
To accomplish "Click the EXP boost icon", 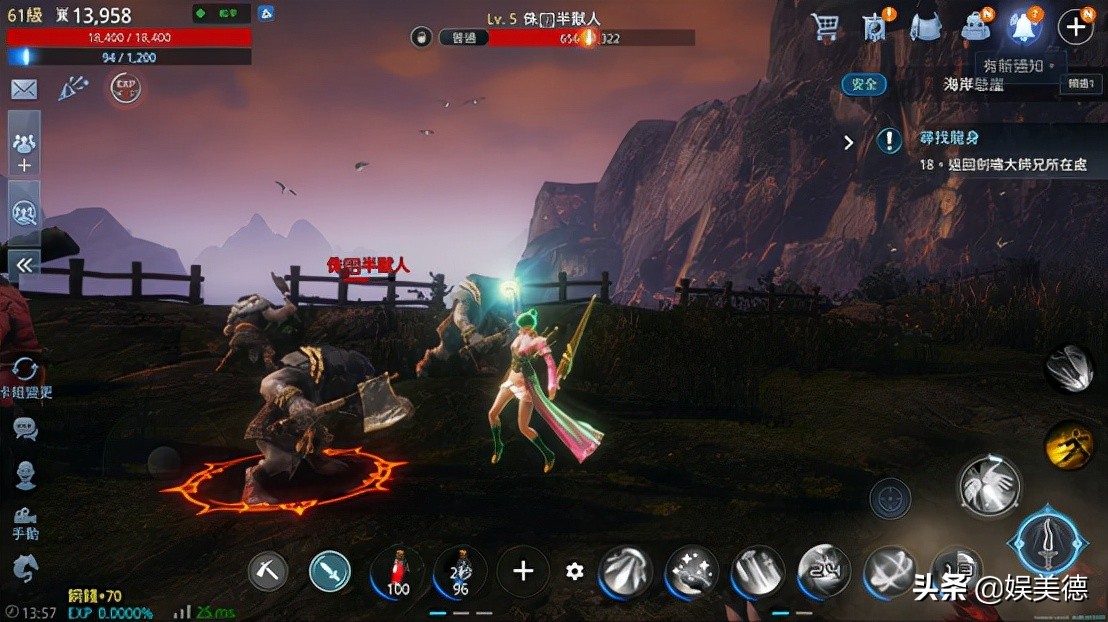I will [x=125, y=89].
